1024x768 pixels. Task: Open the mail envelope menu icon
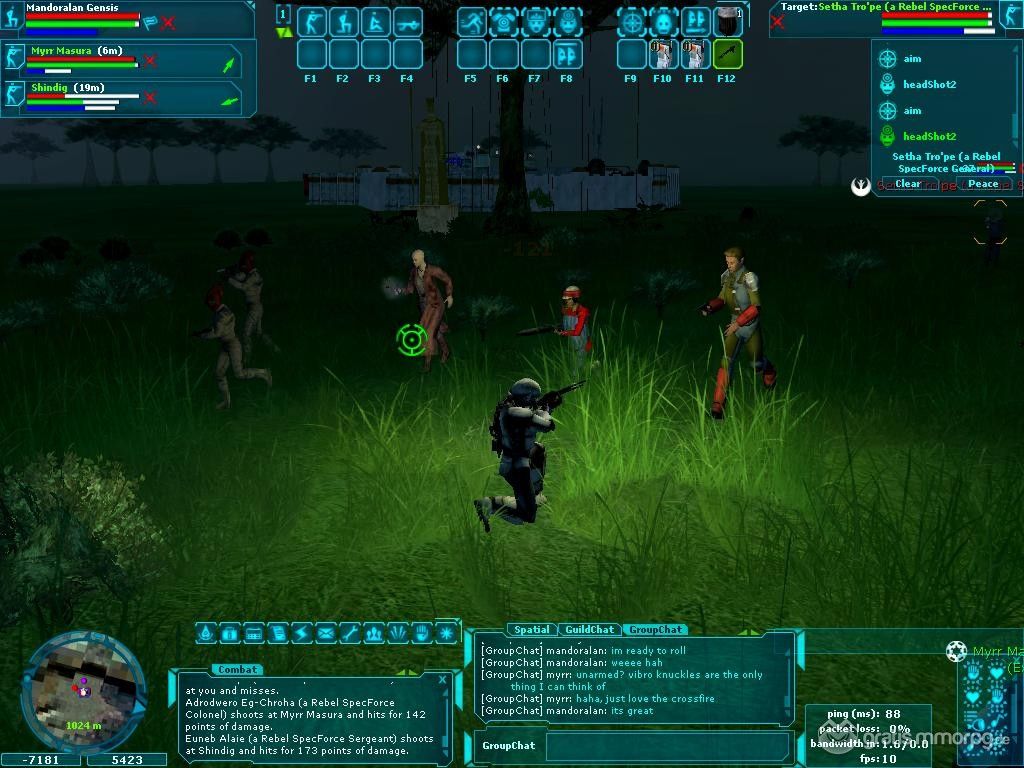(x=326, y=633)
